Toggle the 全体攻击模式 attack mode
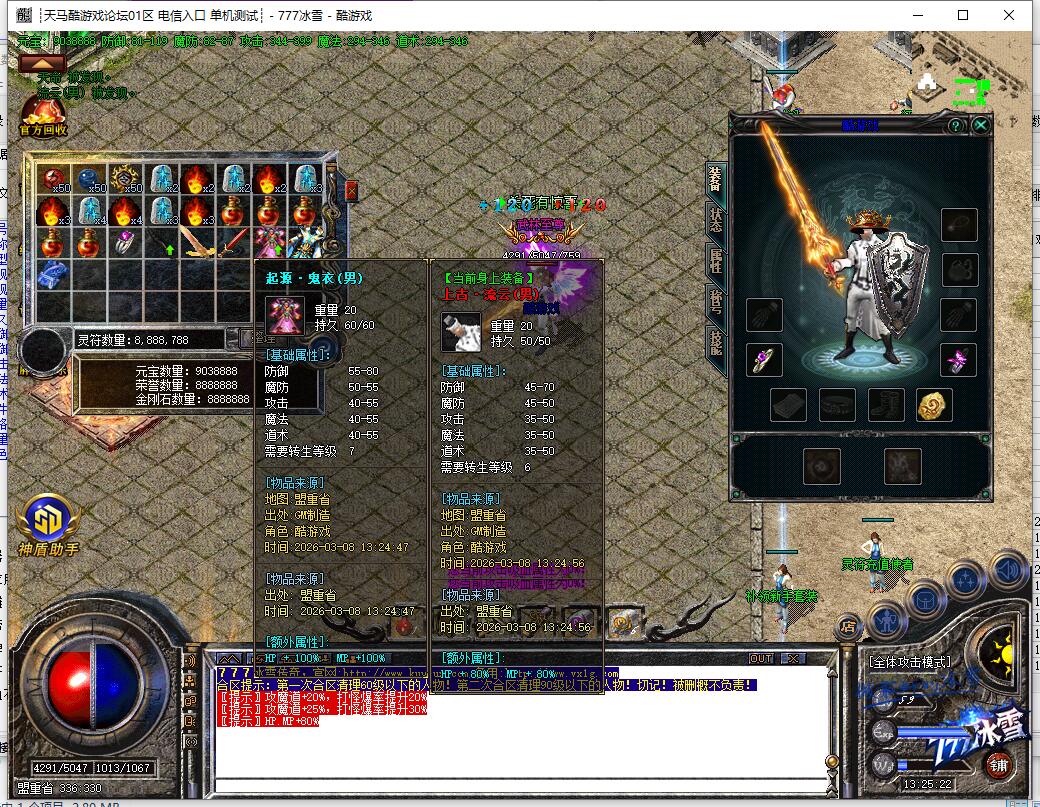1040x807 pixels. [910, 662]
